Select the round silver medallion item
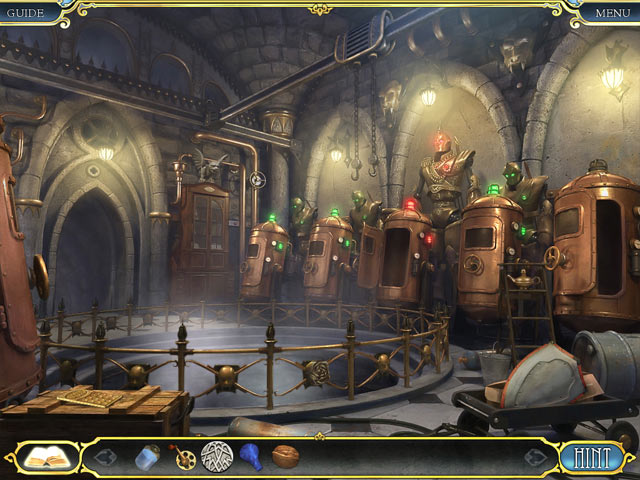This screenshot has height=480, width=640. click(216, 457)
